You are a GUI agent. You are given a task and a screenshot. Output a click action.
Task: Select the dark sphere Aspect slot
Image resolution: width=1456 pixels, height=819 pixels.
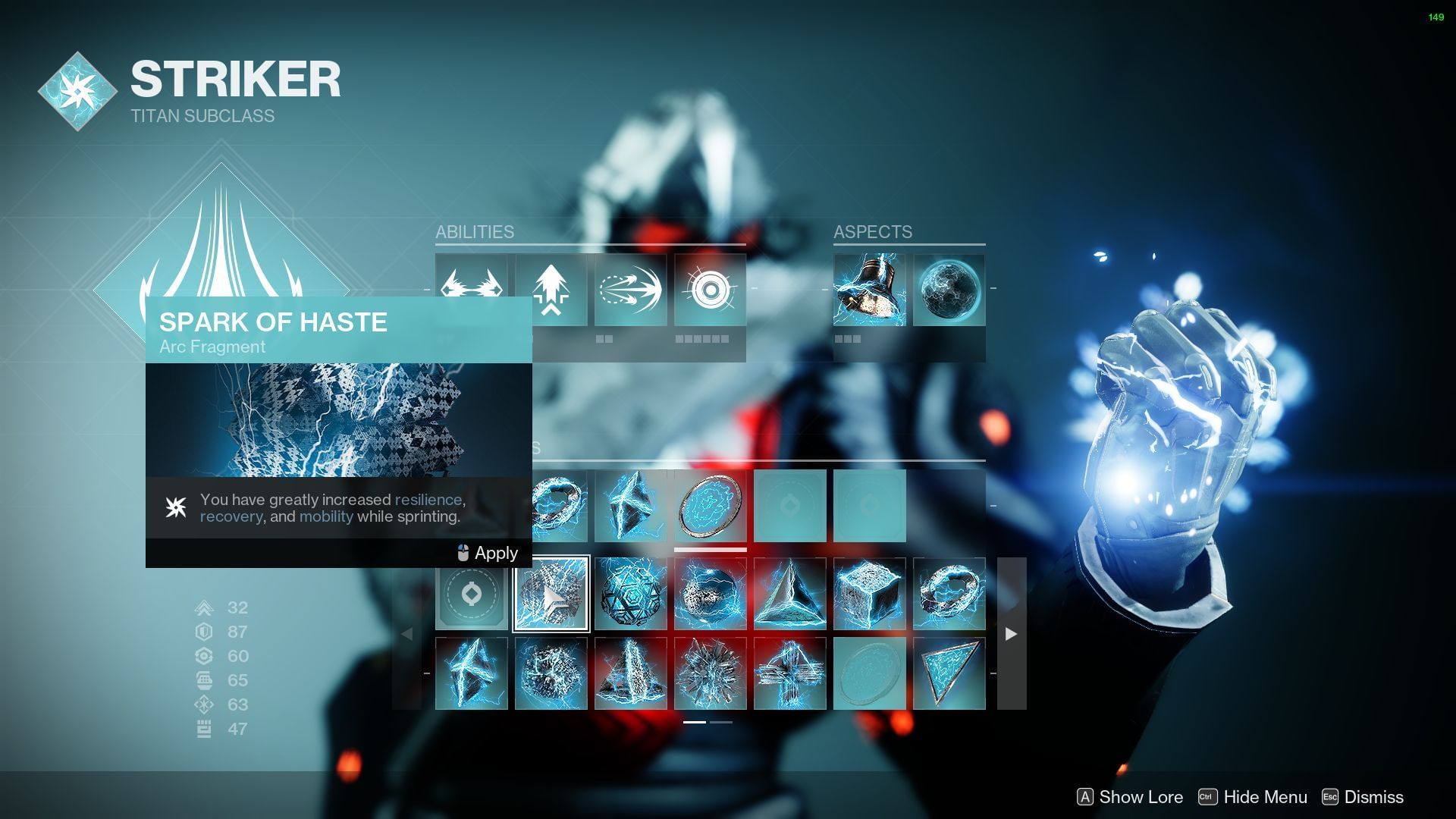[x=949, y=290]
